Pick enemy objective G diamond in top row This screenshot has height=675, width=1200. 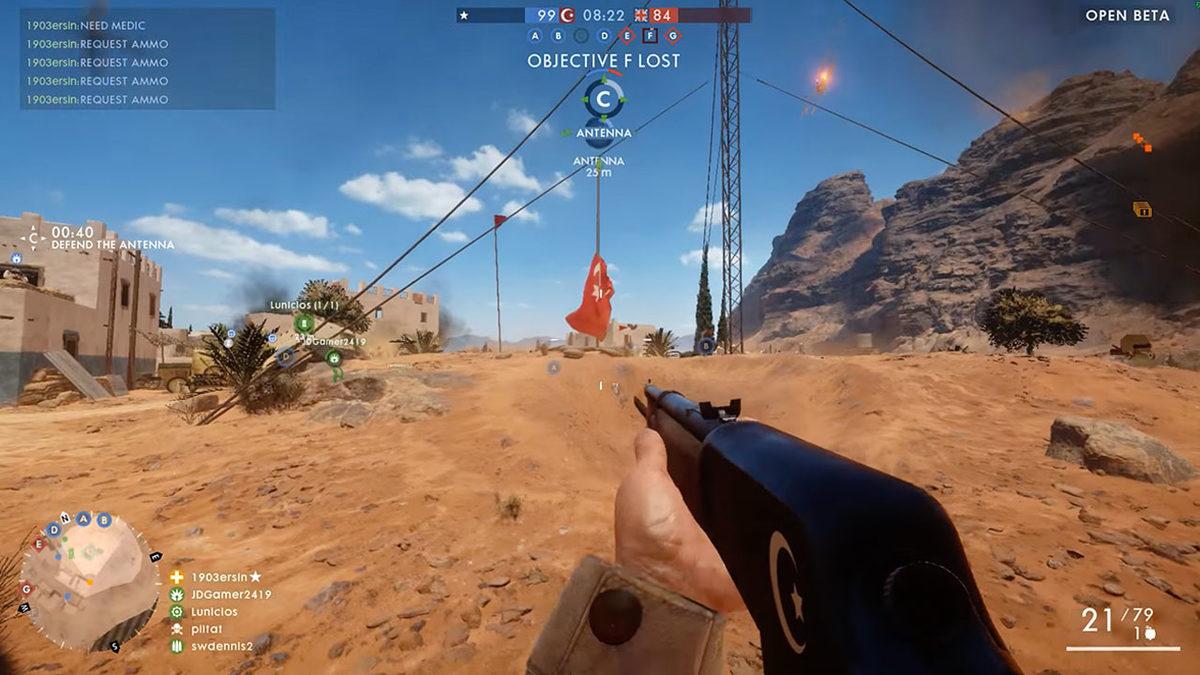pyautogui.click(x=673, y=36)
